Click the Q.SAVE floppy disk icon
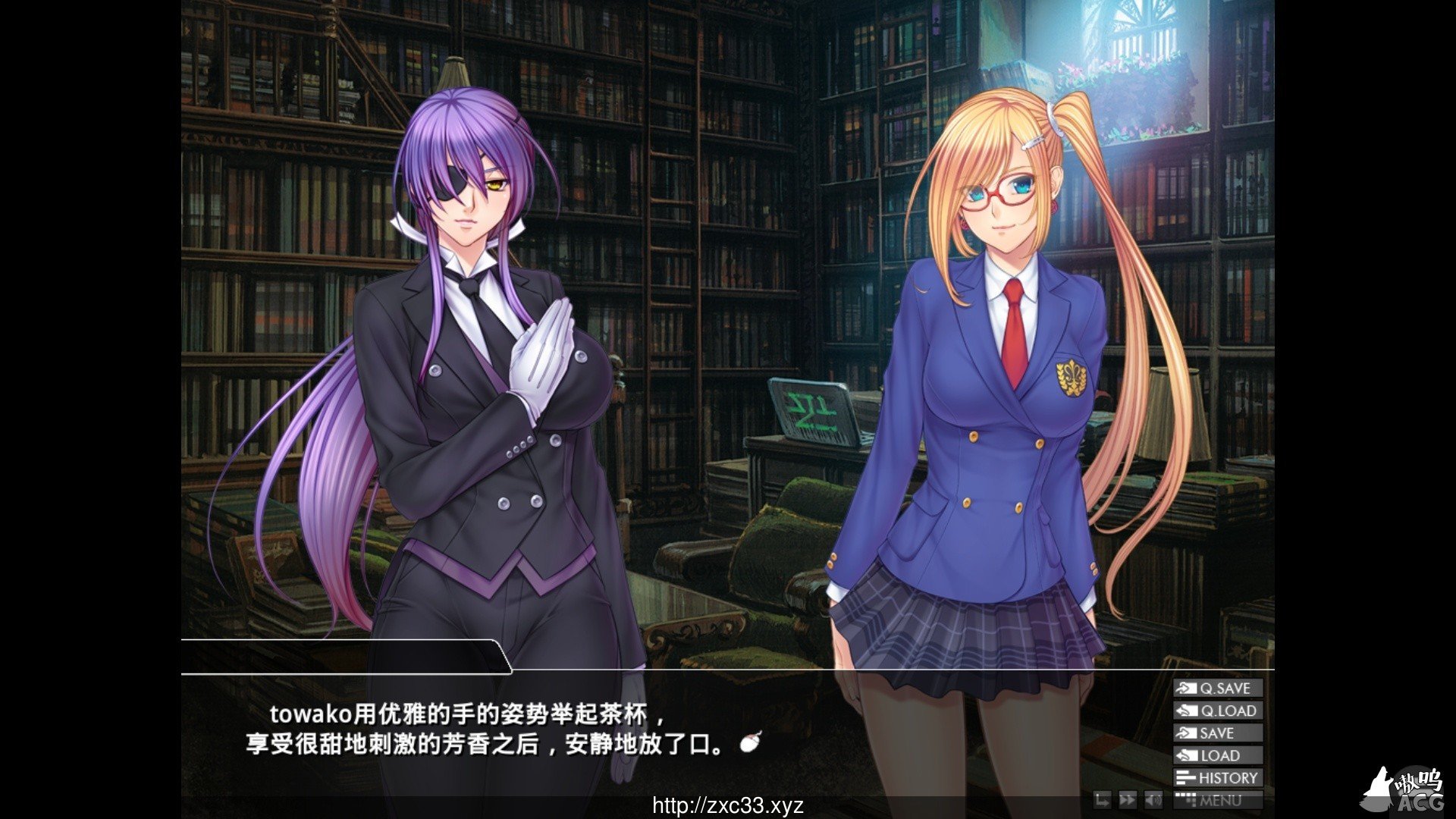This screenshot has height=819, width=1456. (x=1186, y=689)
